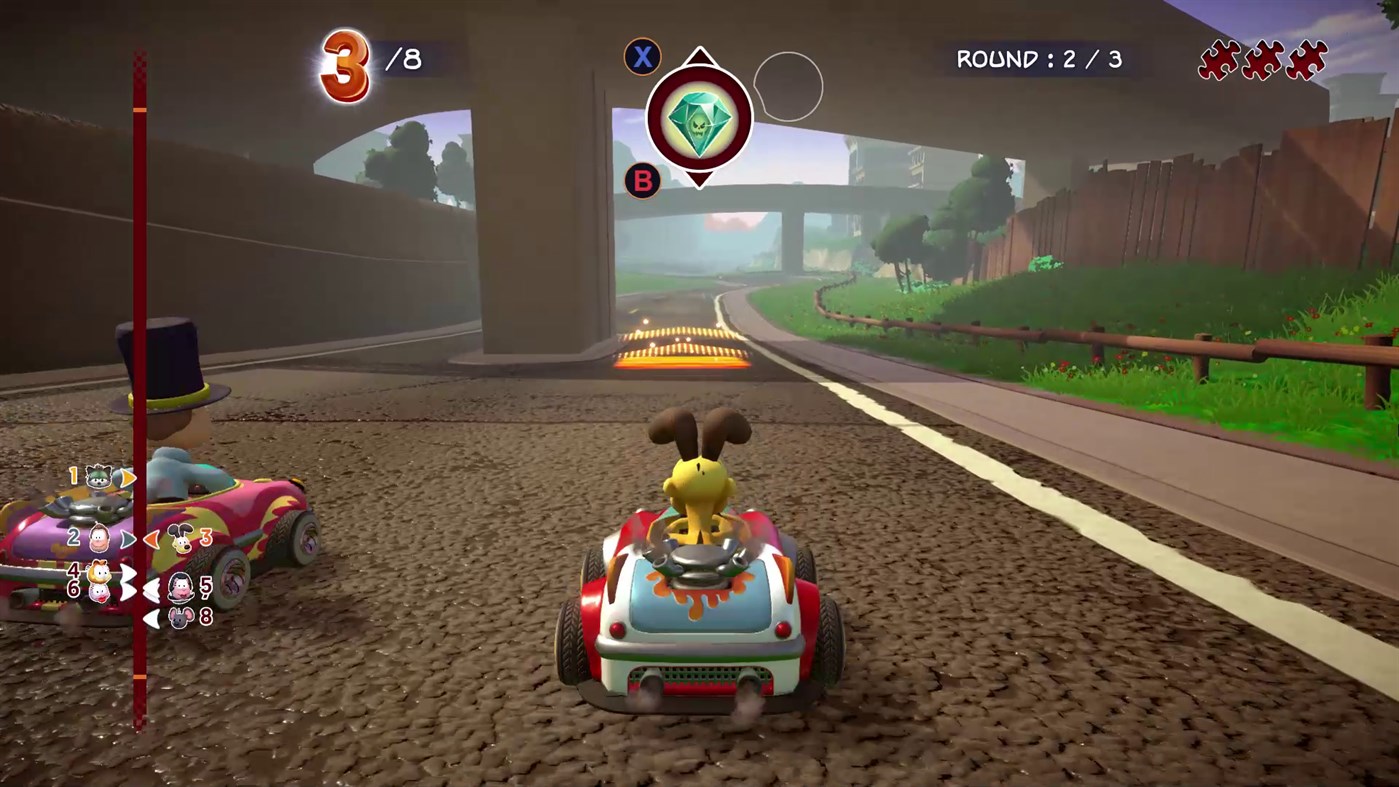This screenshot has width=1399, height=787.
Task: Click Arlene's sixth-place avatar
Action: point(99,592)
